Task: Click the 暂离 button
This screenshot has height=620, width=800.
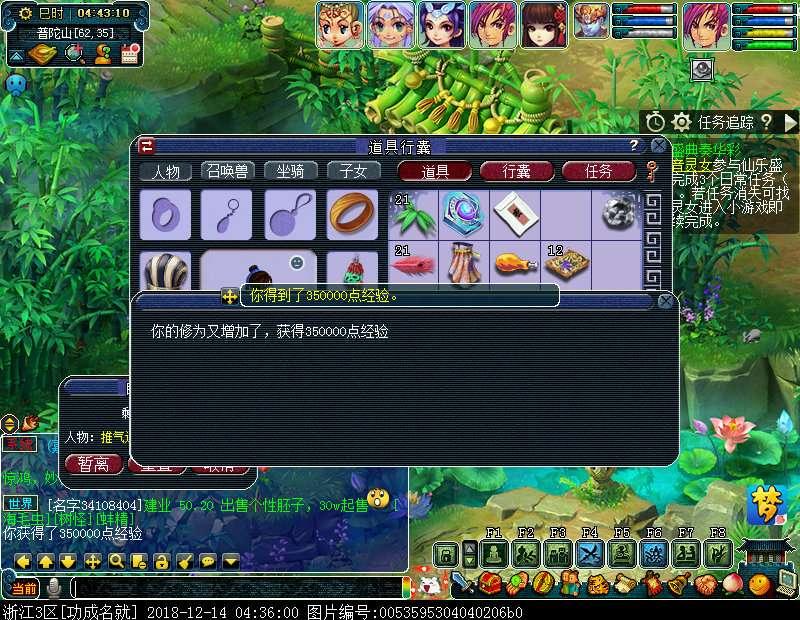Action: 93,464
